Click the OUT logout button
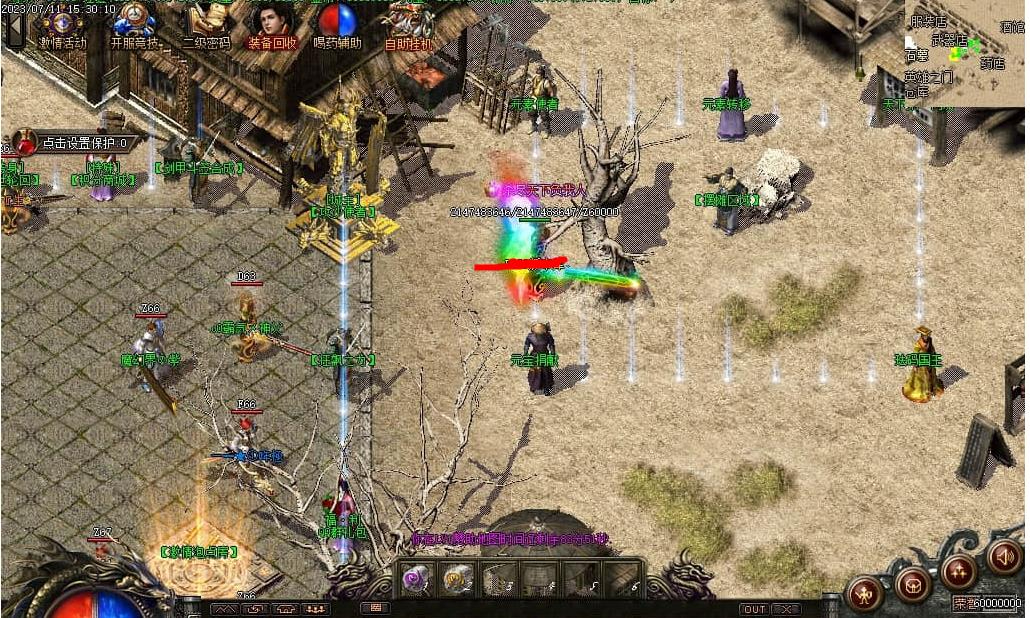Screen dimensions: 1030x618 pyautogui.click(x=754, y=609)
